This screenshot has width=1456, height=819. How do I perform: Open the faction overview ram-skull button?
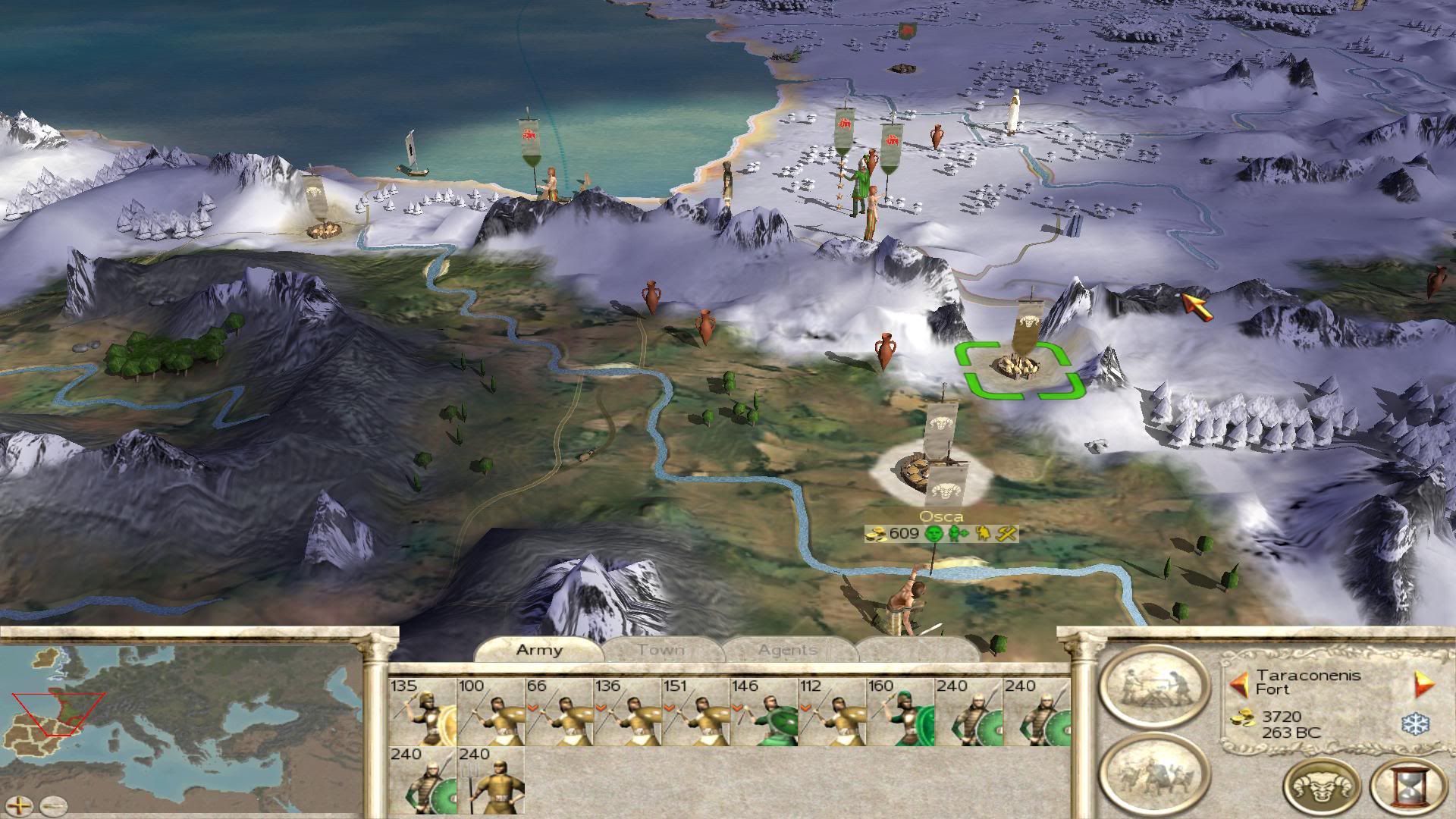[1322, 786]
